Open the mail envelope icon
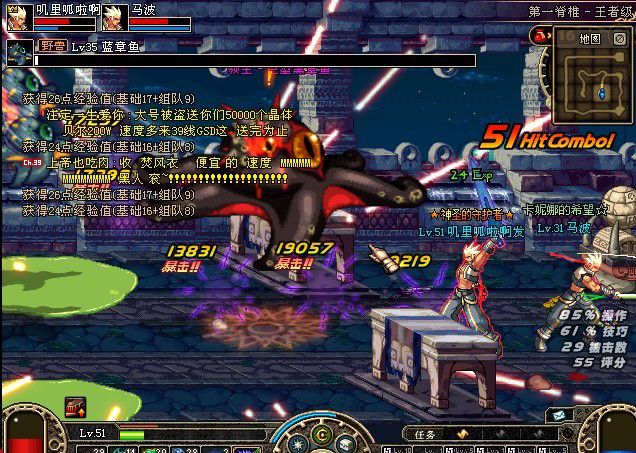This screenshot has width=636, height=453. [x=555, y=415]
